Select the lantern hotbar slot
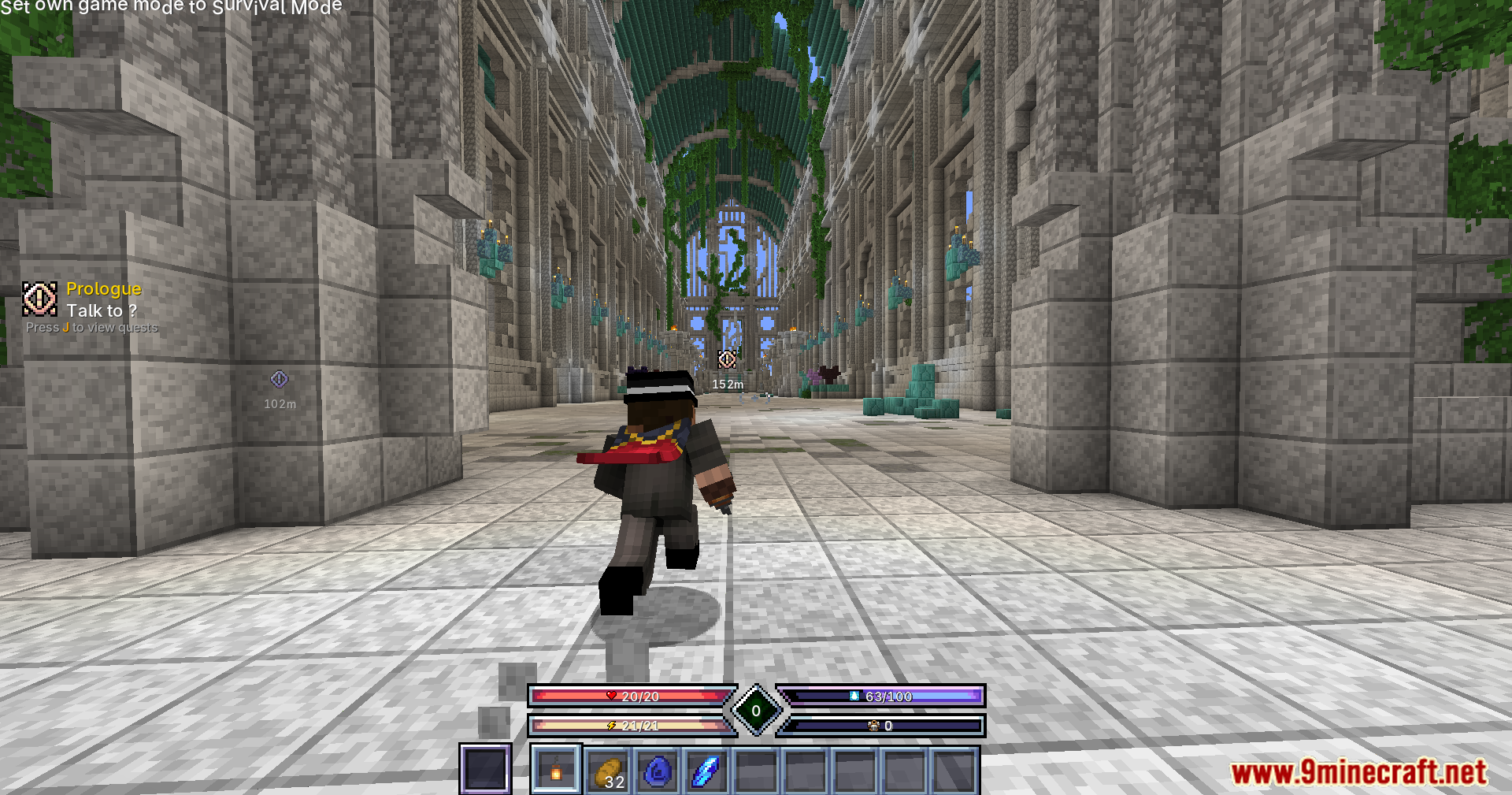 tap(556, 770)
